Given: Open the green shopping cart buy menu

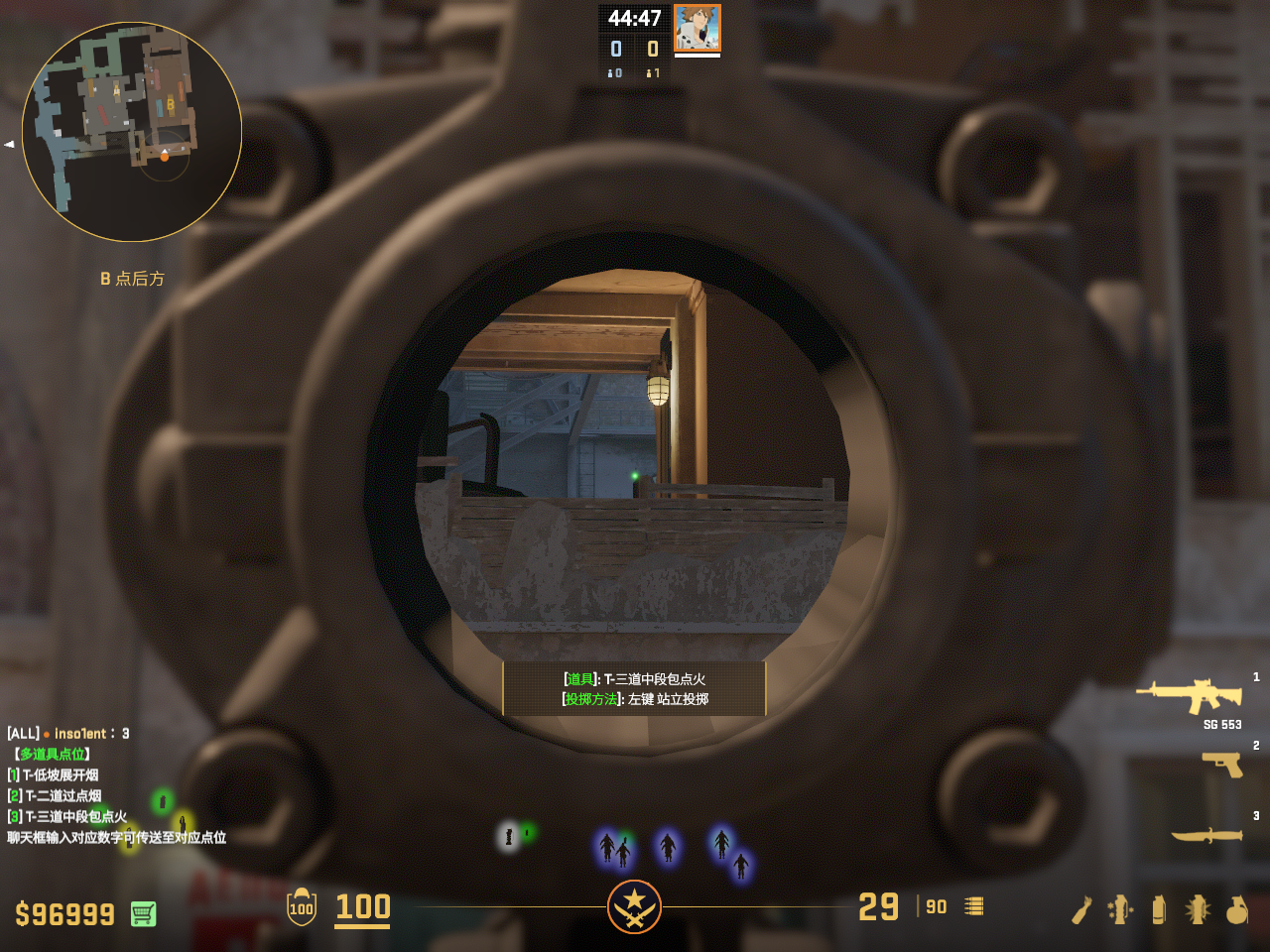Looking at the screenshot, I should coord(143,913).
